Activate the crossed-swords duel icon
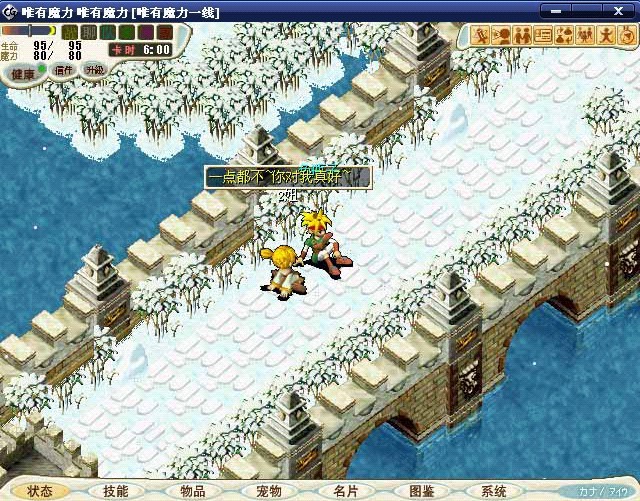This screenshot has width=640, height=501. 482,36
